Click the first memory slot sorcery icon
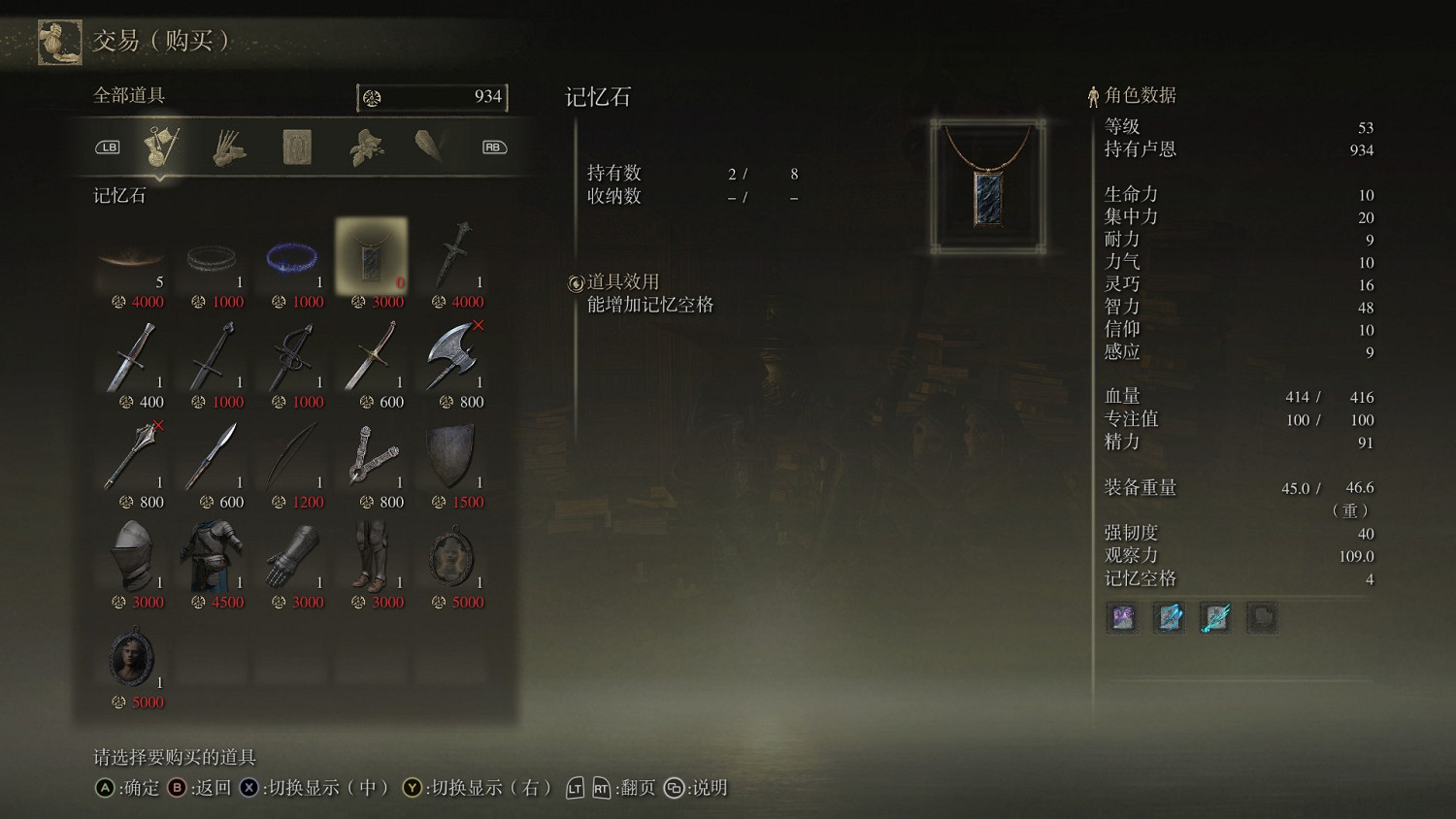Viewport: 1456px width, 819px height. pyautogui.click(x=1122, y=618)
